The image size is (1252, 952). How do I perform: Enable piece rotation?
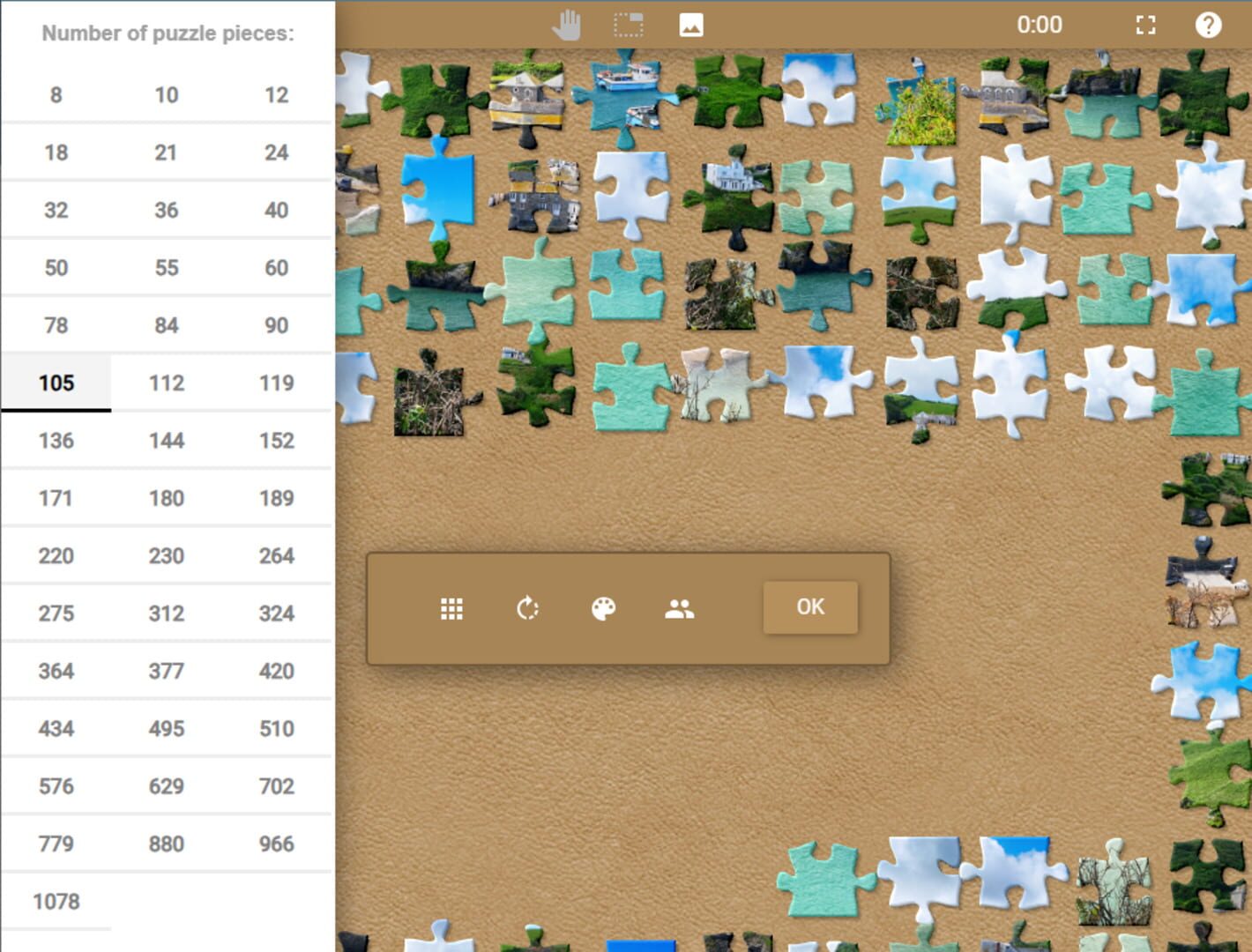click(527, 607)
